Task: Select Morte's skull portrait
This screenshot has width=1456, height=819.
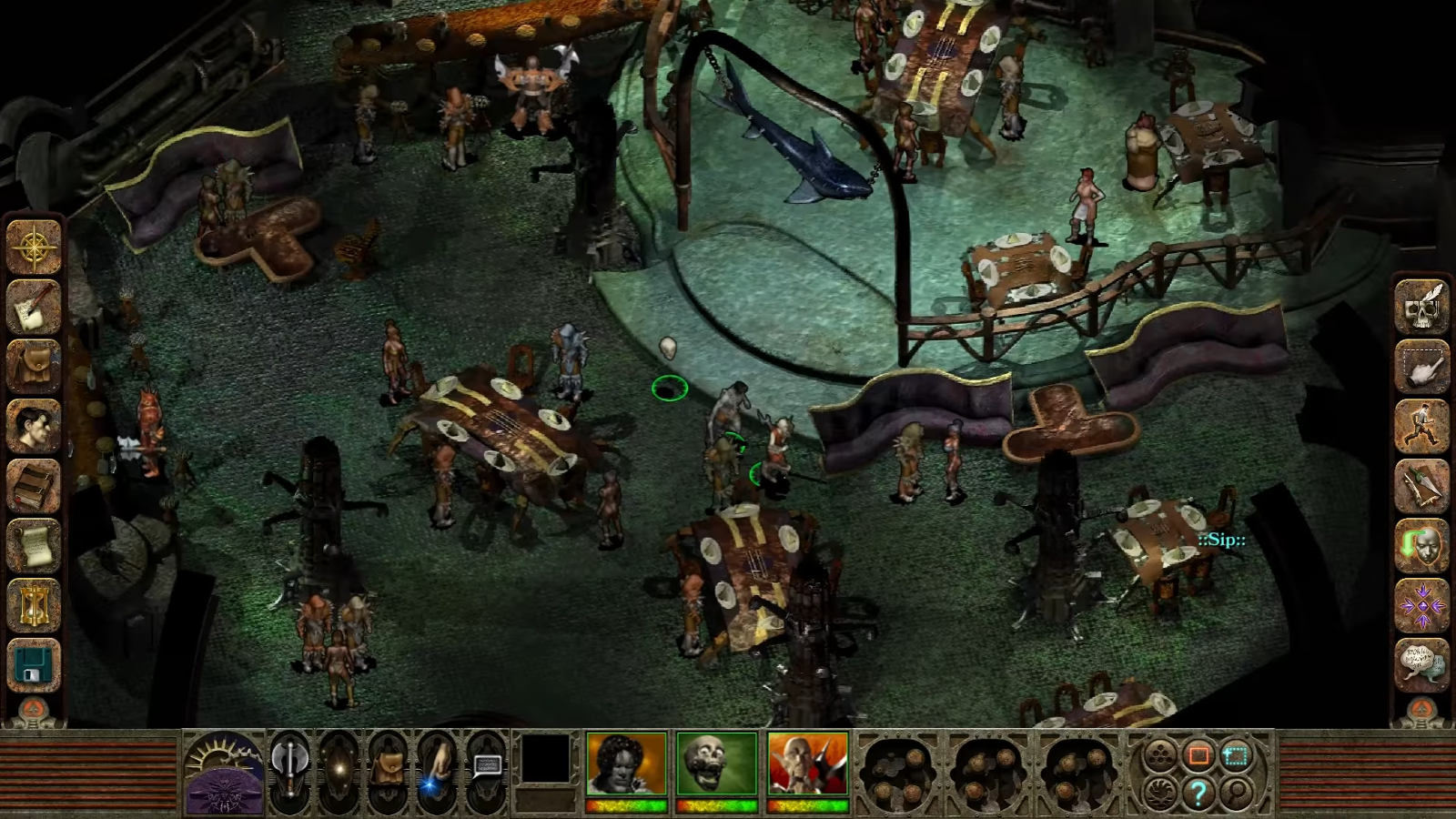Action: tap(717, 764)
